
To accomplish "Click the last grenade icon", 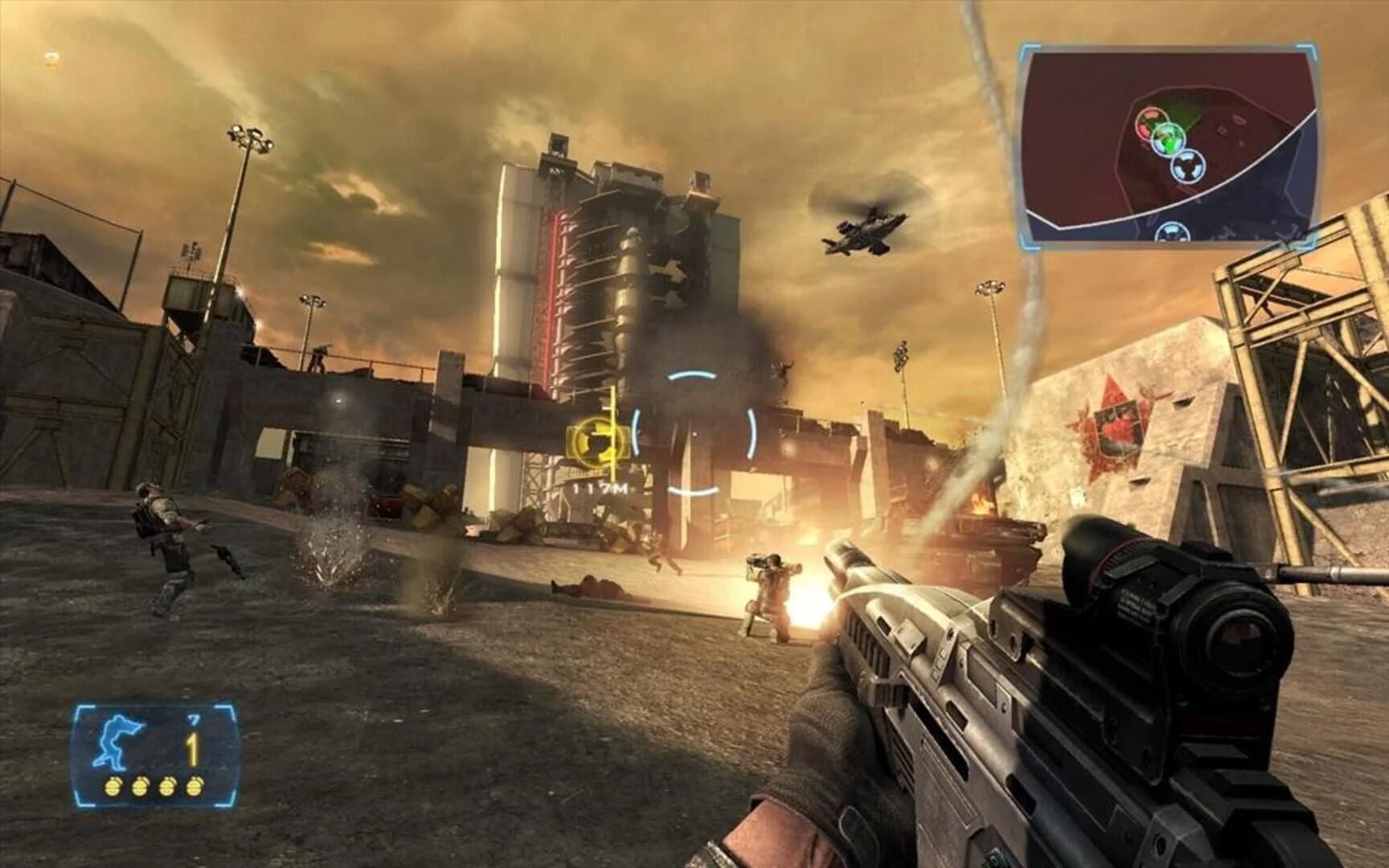I will (194, 788).
